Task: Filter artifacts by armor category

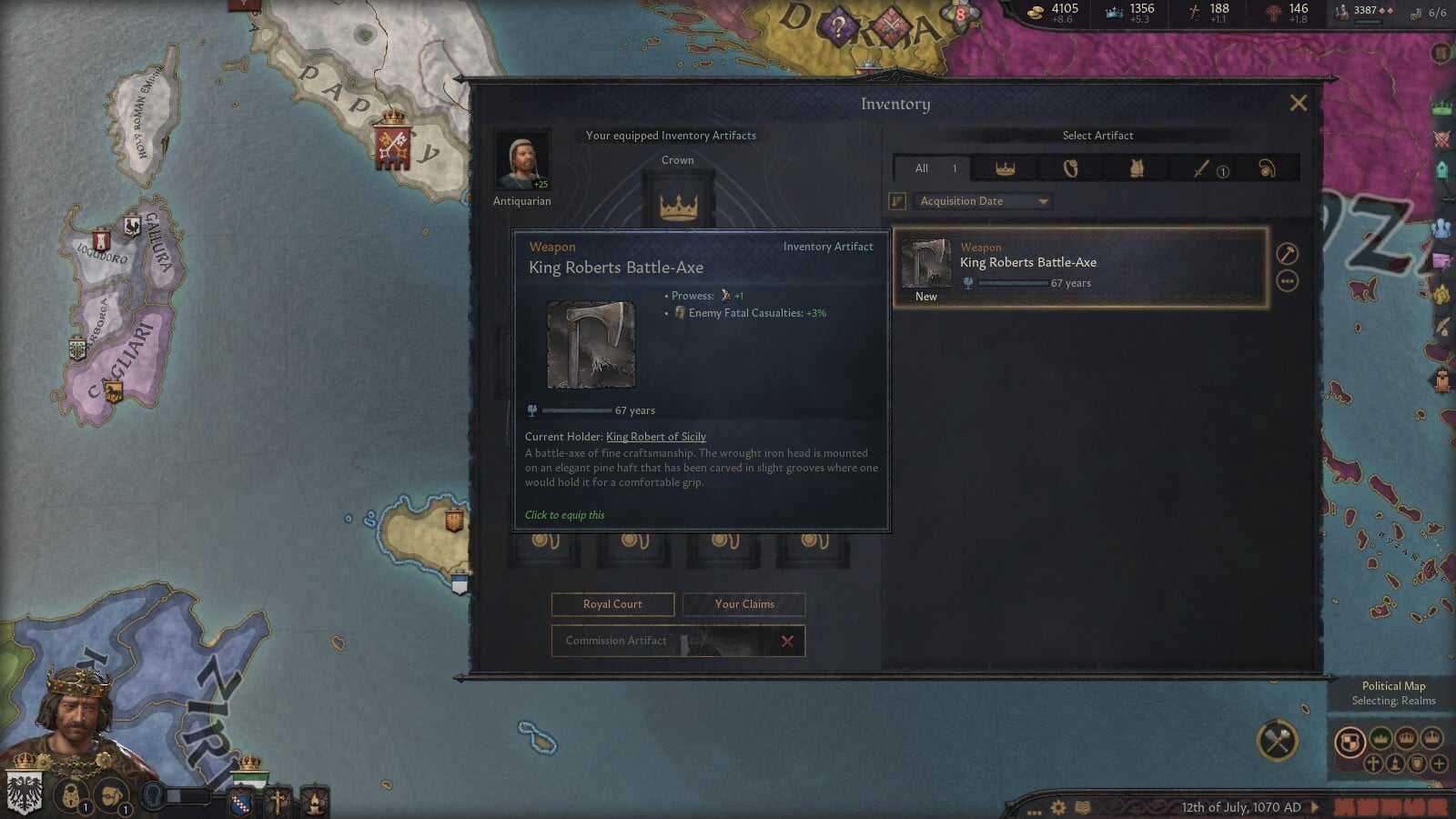Action: coord(1137,168)
